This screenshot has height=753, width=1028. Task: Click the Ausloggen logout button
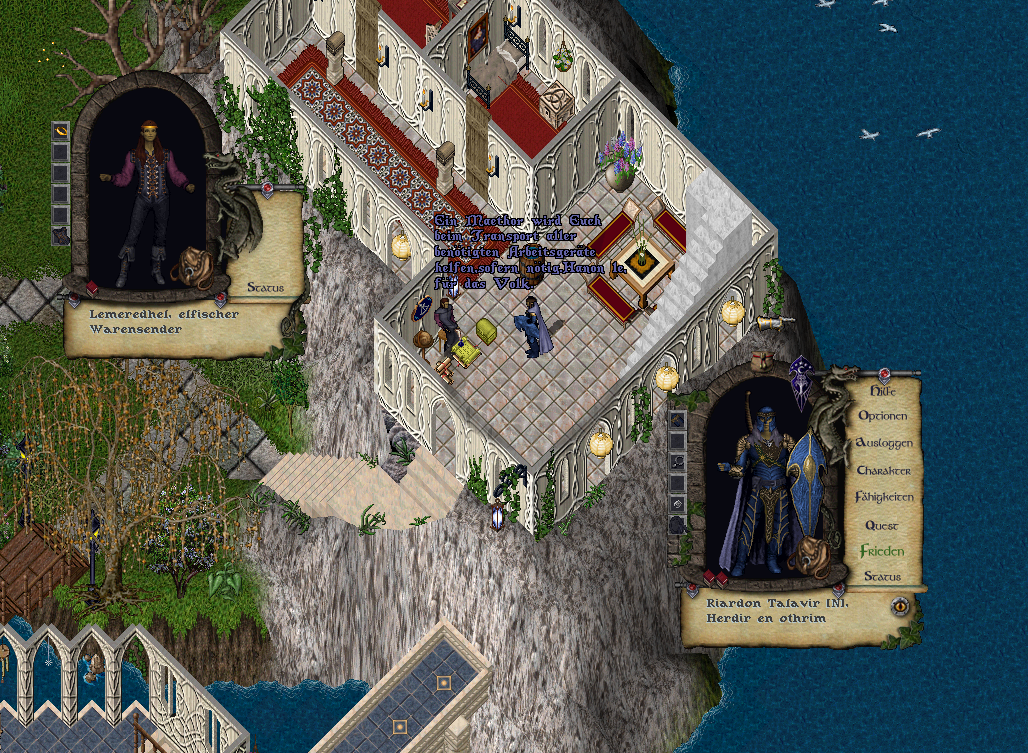pyautogui.click(x=883, y=443)
